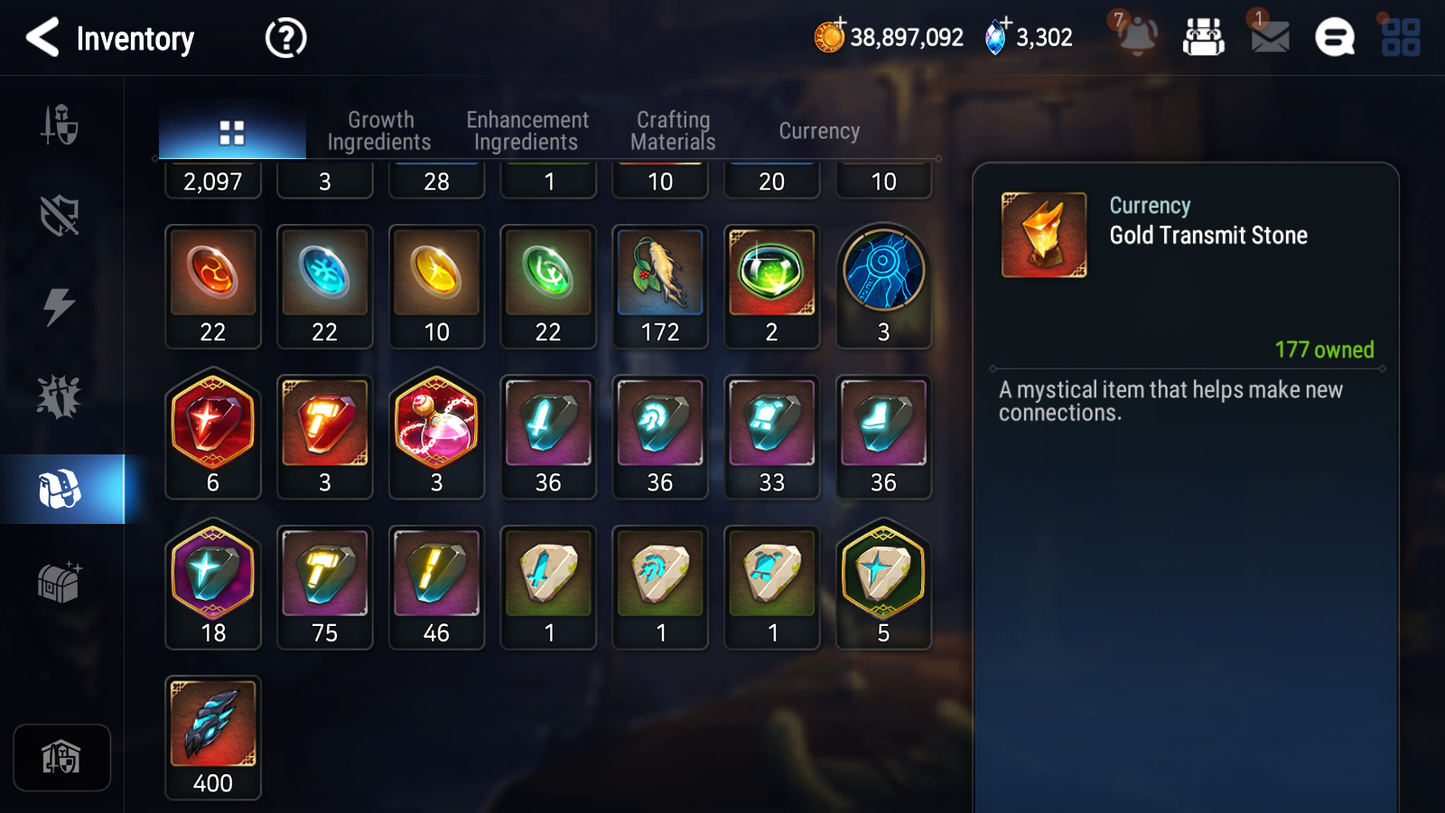Switch to the Growth Ingredients tab
The image size is (1445, 813).
(379, 131)
